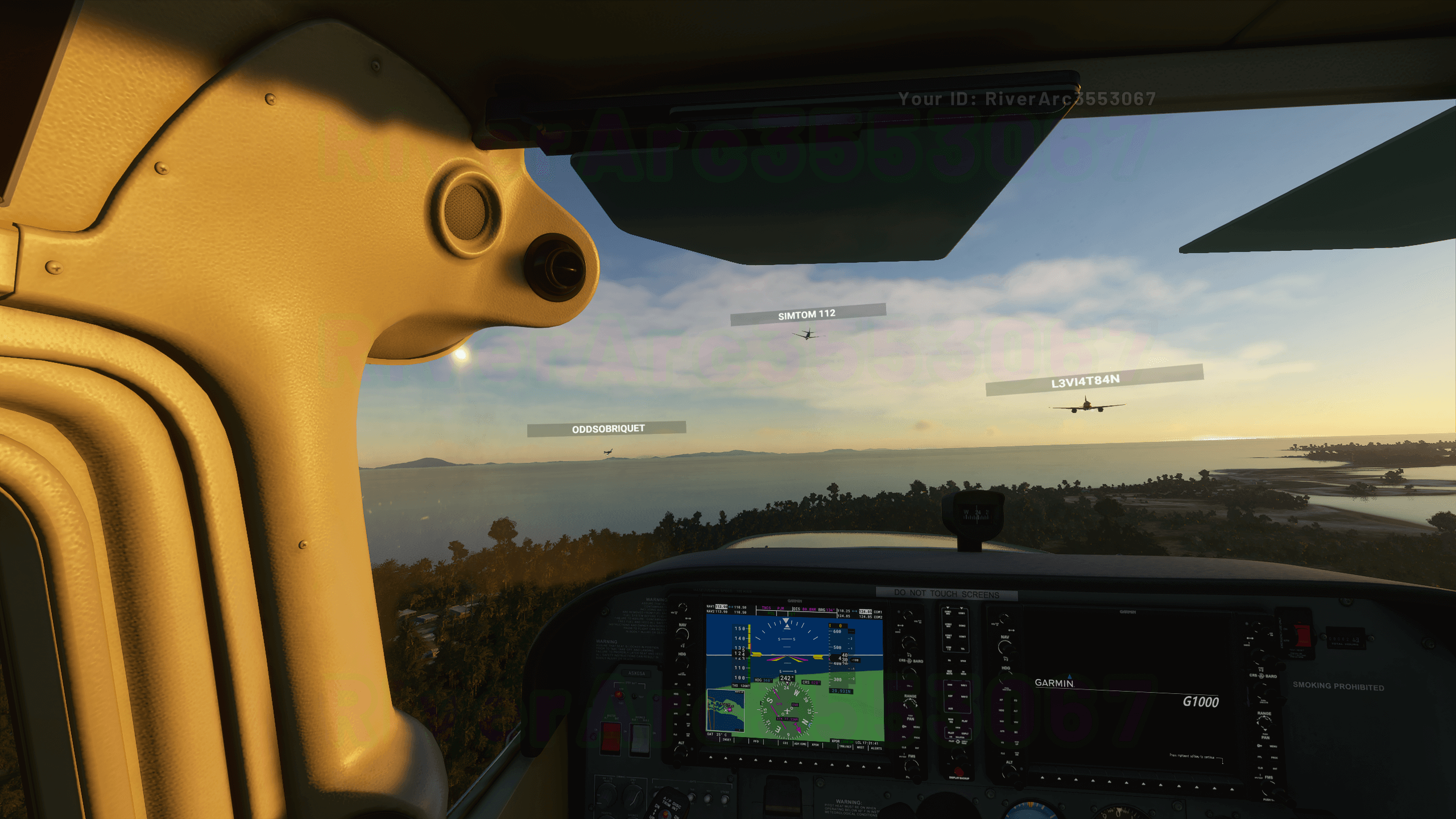This screenshot has height=819, width=1456.
Task: Click the CRS BARO knob
Action: click(x=910, y=643)
